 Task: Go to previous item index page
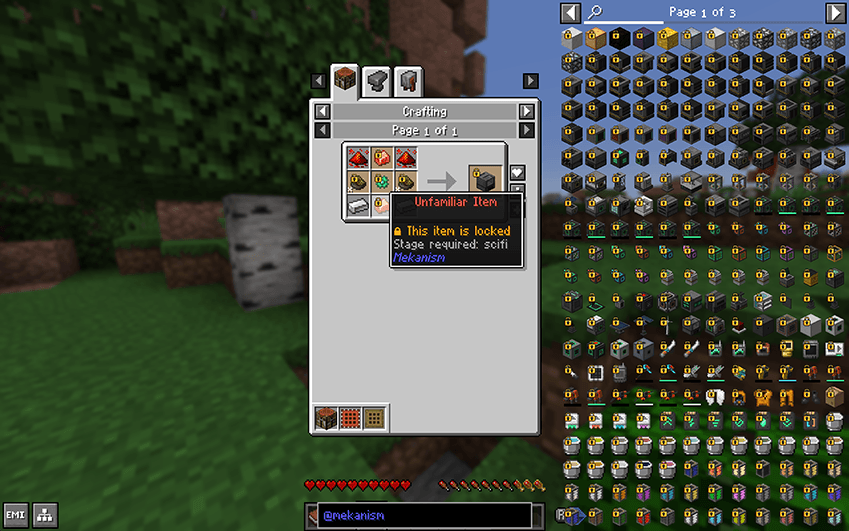pyautogui.click(x=570, y=13)
